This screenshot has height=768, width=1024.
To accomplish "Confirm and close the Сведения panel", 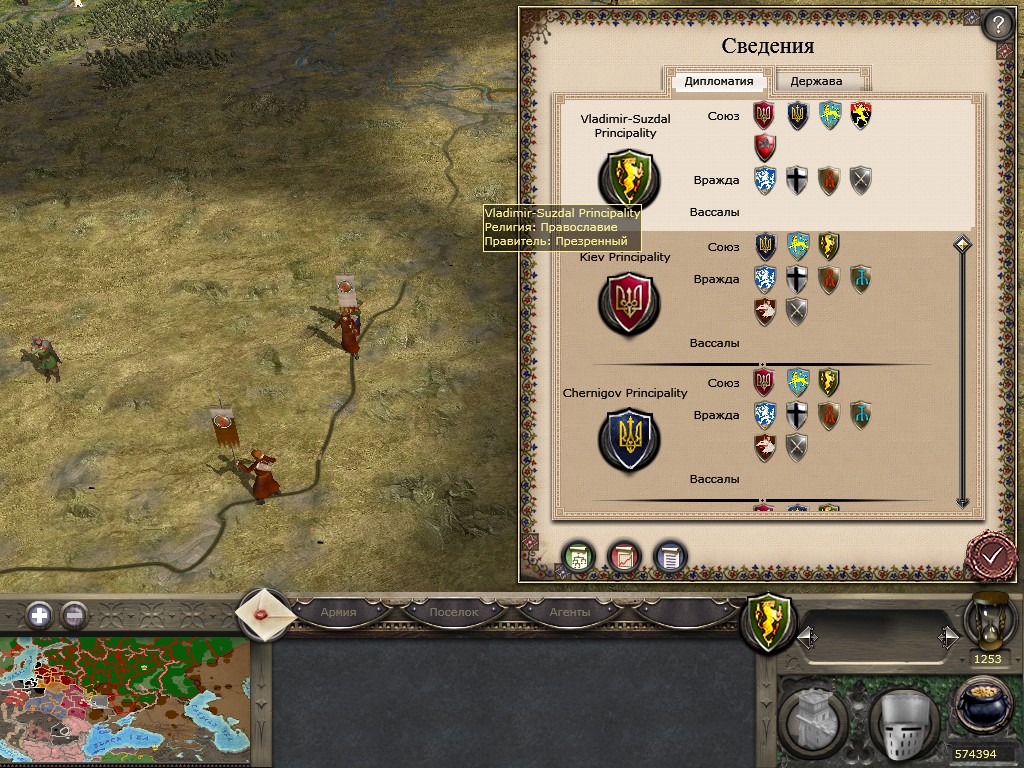I will [x=992, y=554].
